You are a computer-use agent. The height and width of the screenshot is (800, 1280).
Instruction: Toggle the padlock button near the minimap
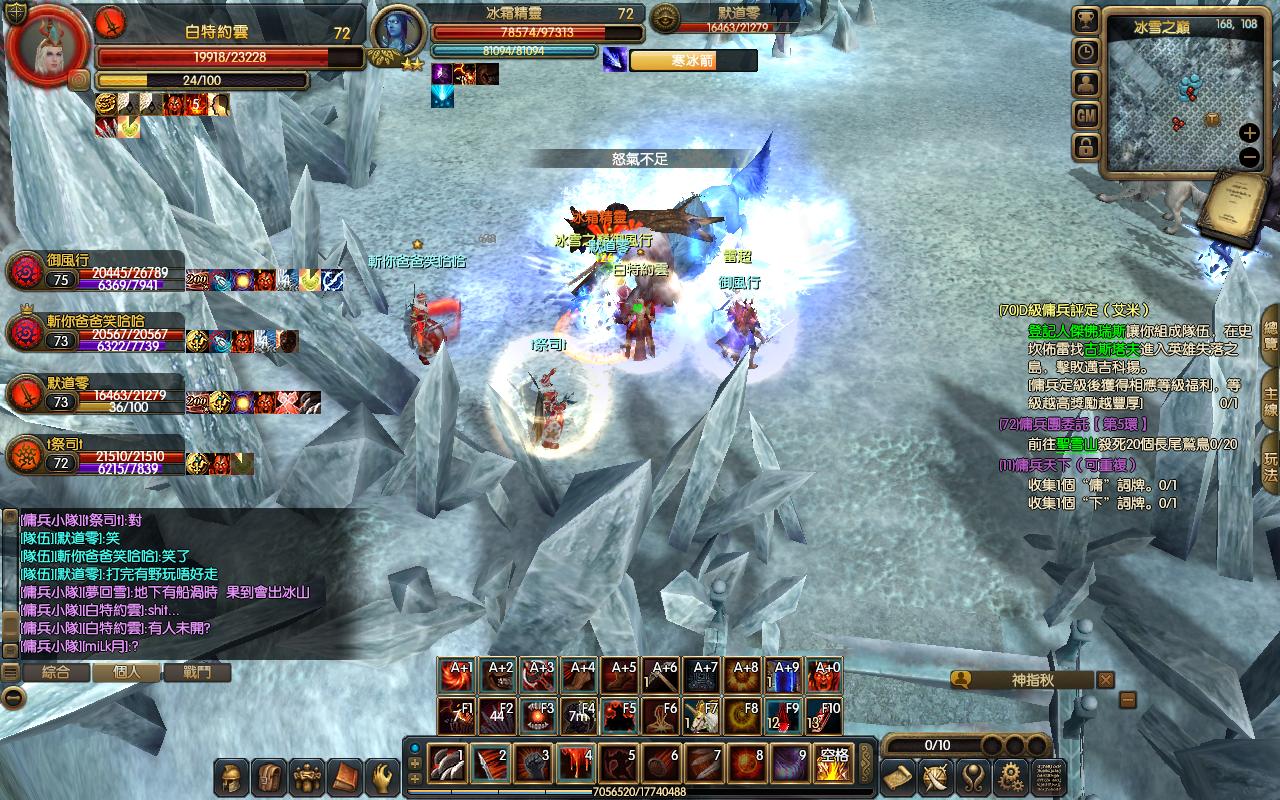[1086, 148]
